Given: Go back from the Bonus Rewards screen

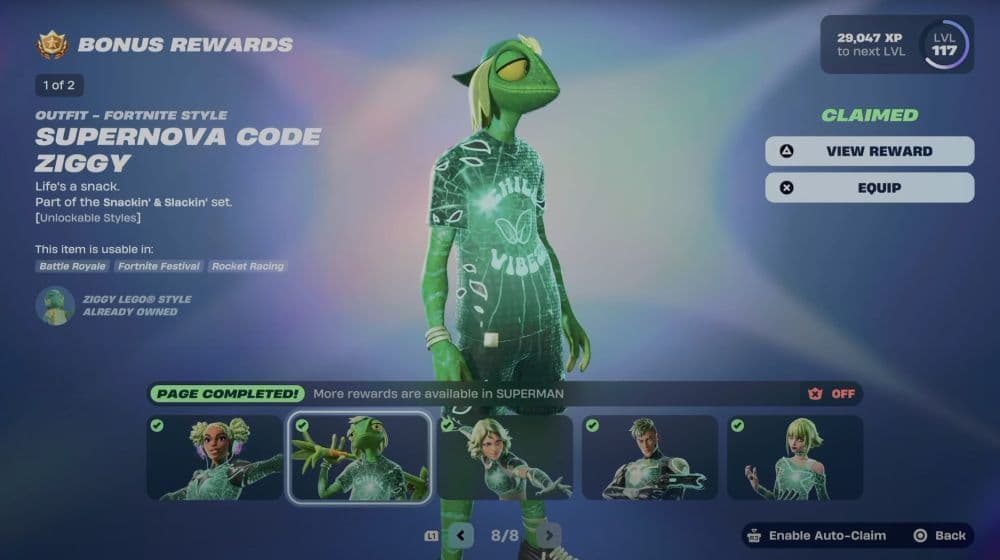Looking at the screenshot, I should (940, 536).
